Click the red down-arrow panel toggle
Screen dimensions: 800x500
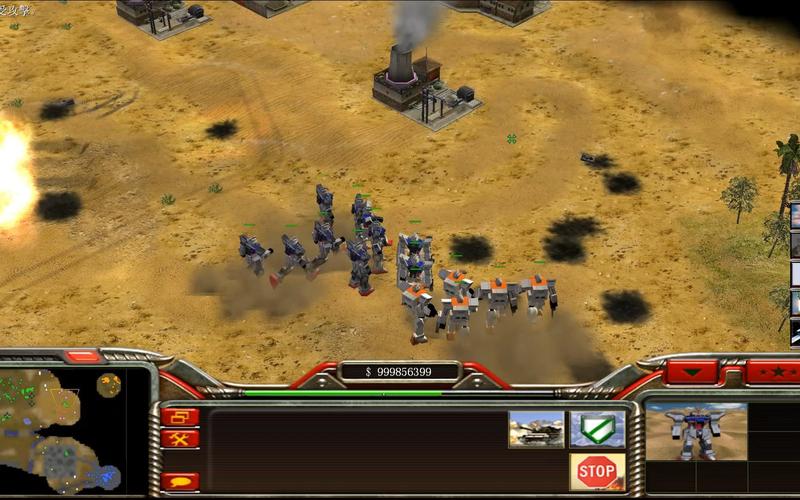(x=692, y=373)
